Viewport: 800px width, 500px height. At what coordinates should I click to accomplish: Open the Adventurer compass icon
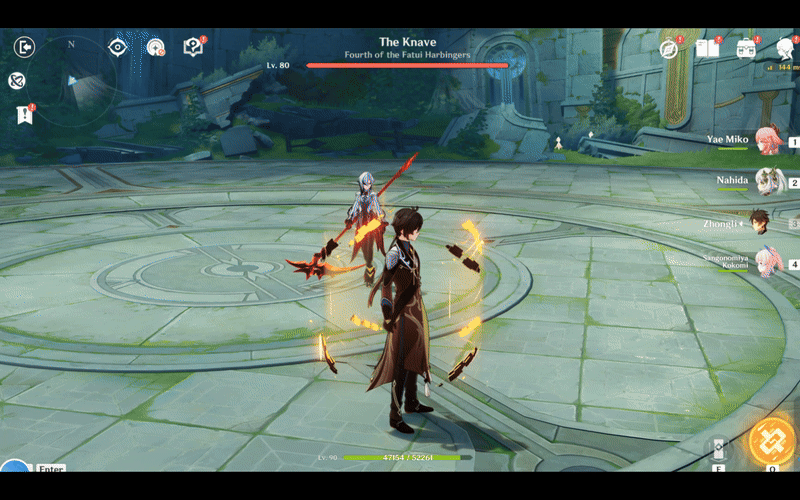point(669,48)
